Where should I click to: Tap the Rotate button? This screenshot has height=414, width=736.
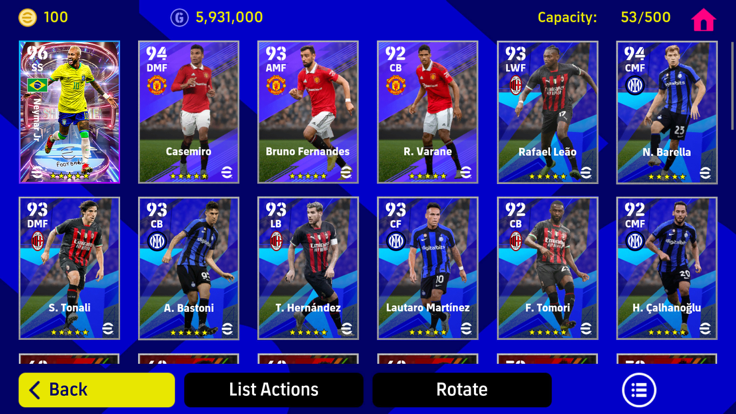pos(461,390)
